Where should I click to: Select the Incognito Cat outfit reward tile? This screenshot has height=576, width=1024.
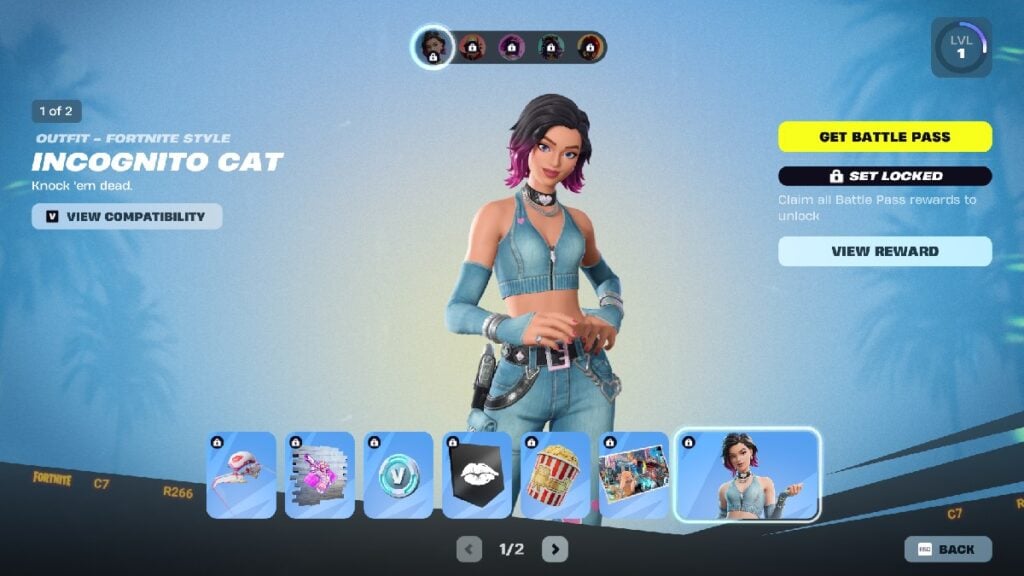tap(748, 475)
